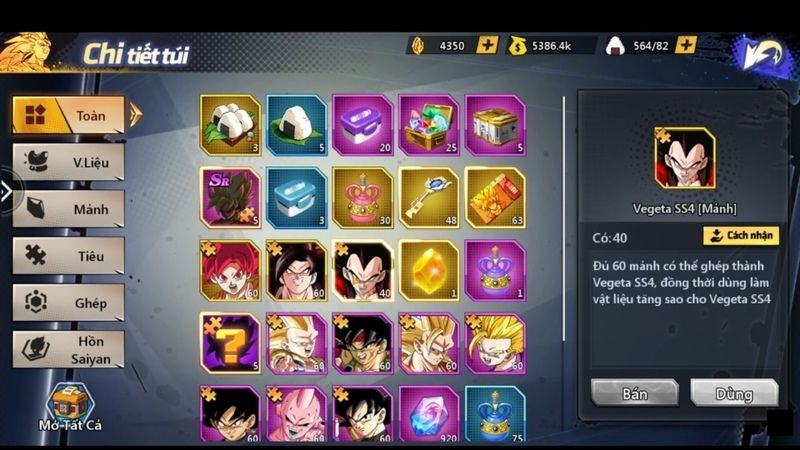Select the orange ticket item slot
The height and width of the screenshot is (450, 800).
(494, 197)
